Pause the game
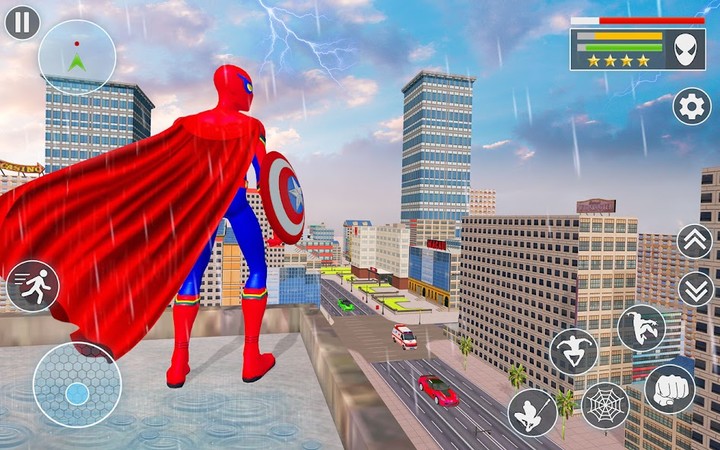Screen dimensions: 720x450 [x=22, y=22]
